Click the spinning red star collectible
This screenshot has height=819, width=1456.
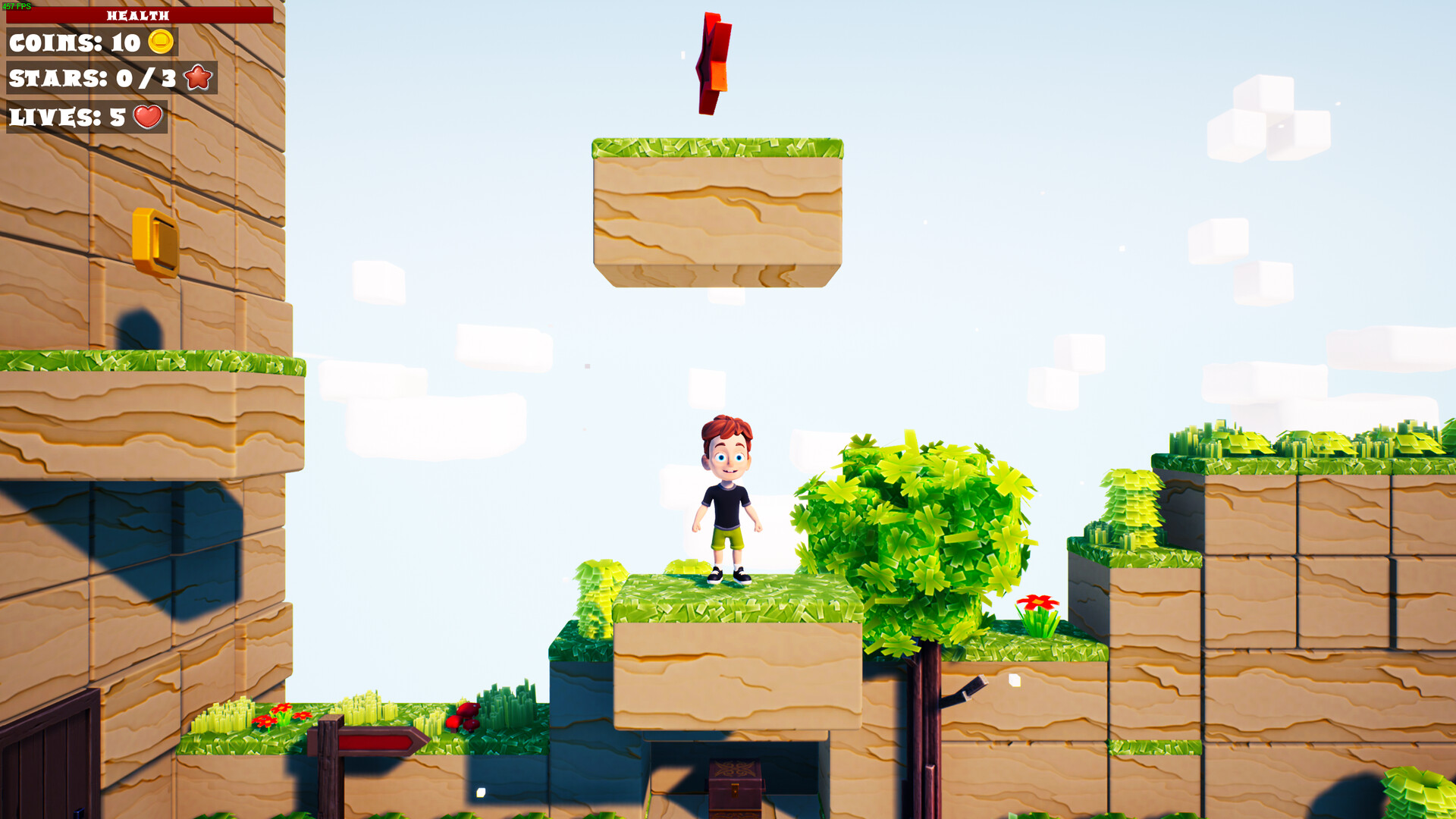(x=711, y=62)
